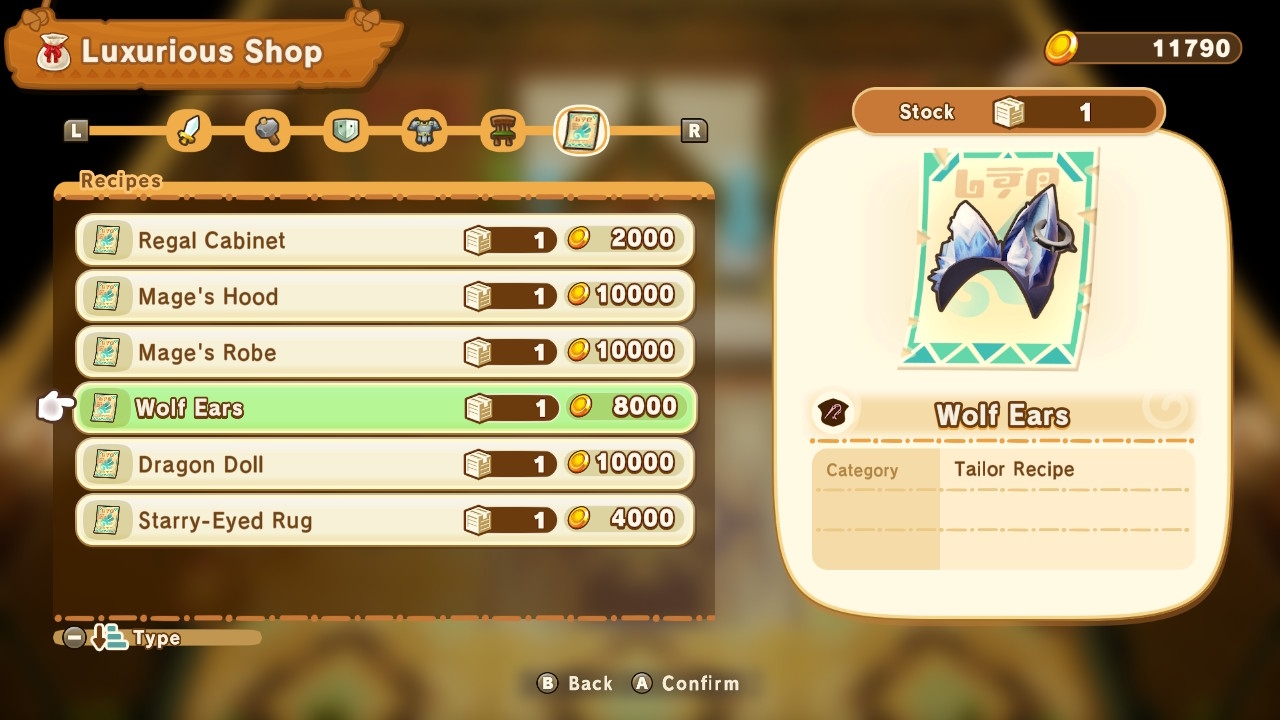Pick the Mage's Robe recipe
The width and height of the screenshot is (1280, 720).
384,352
